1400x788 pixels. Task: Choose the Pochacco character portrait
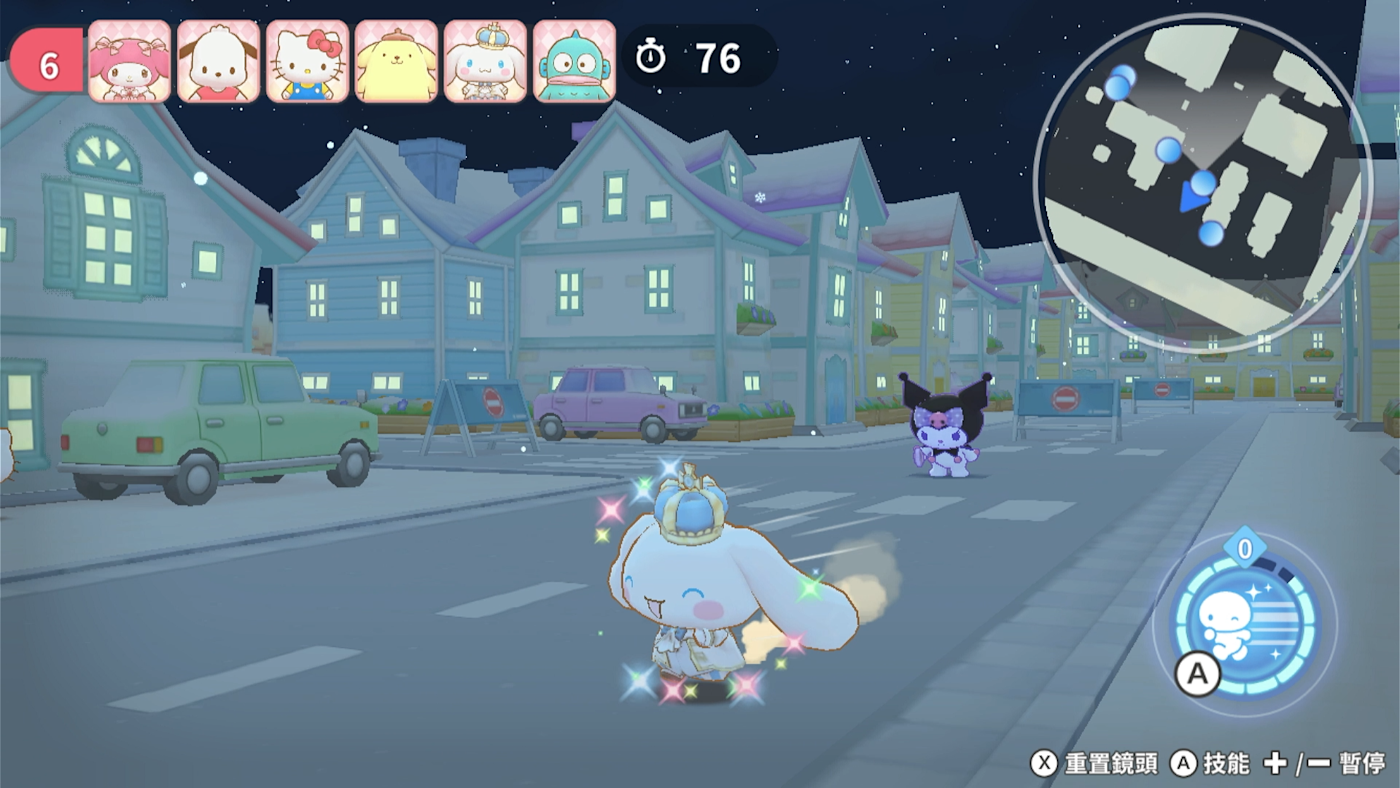pos(219,62)
